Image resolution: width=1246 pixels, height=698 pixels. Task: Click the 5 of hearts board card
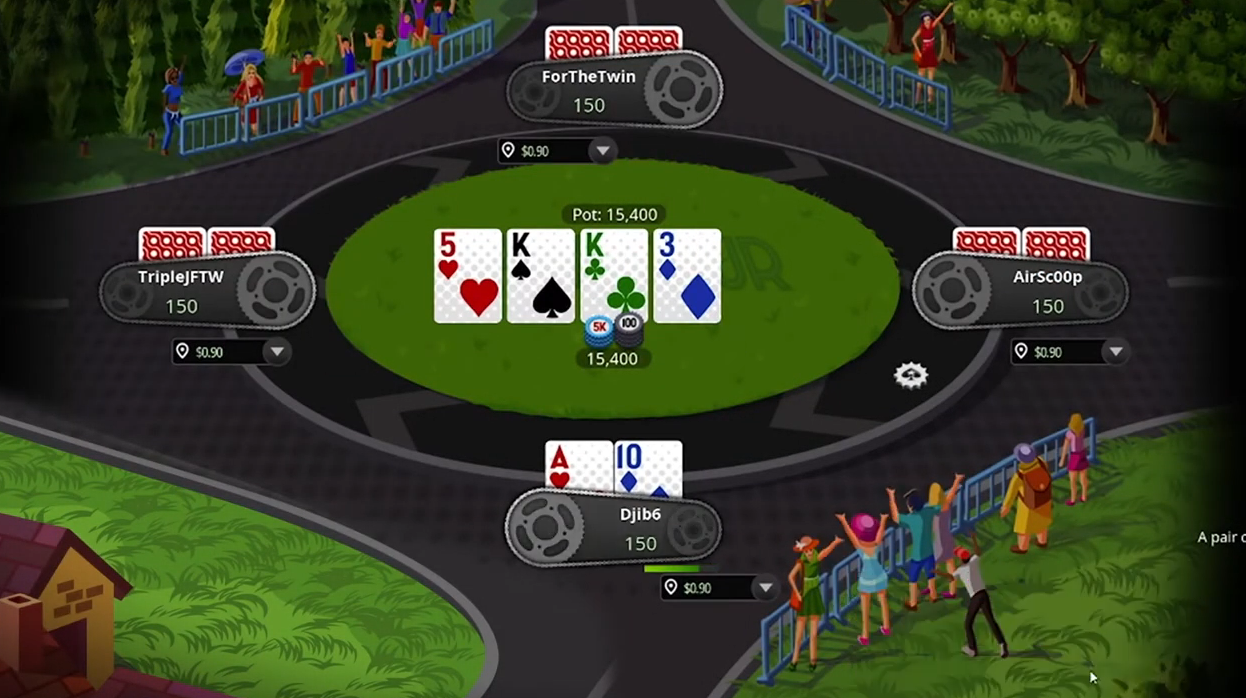tap(468, 276)
